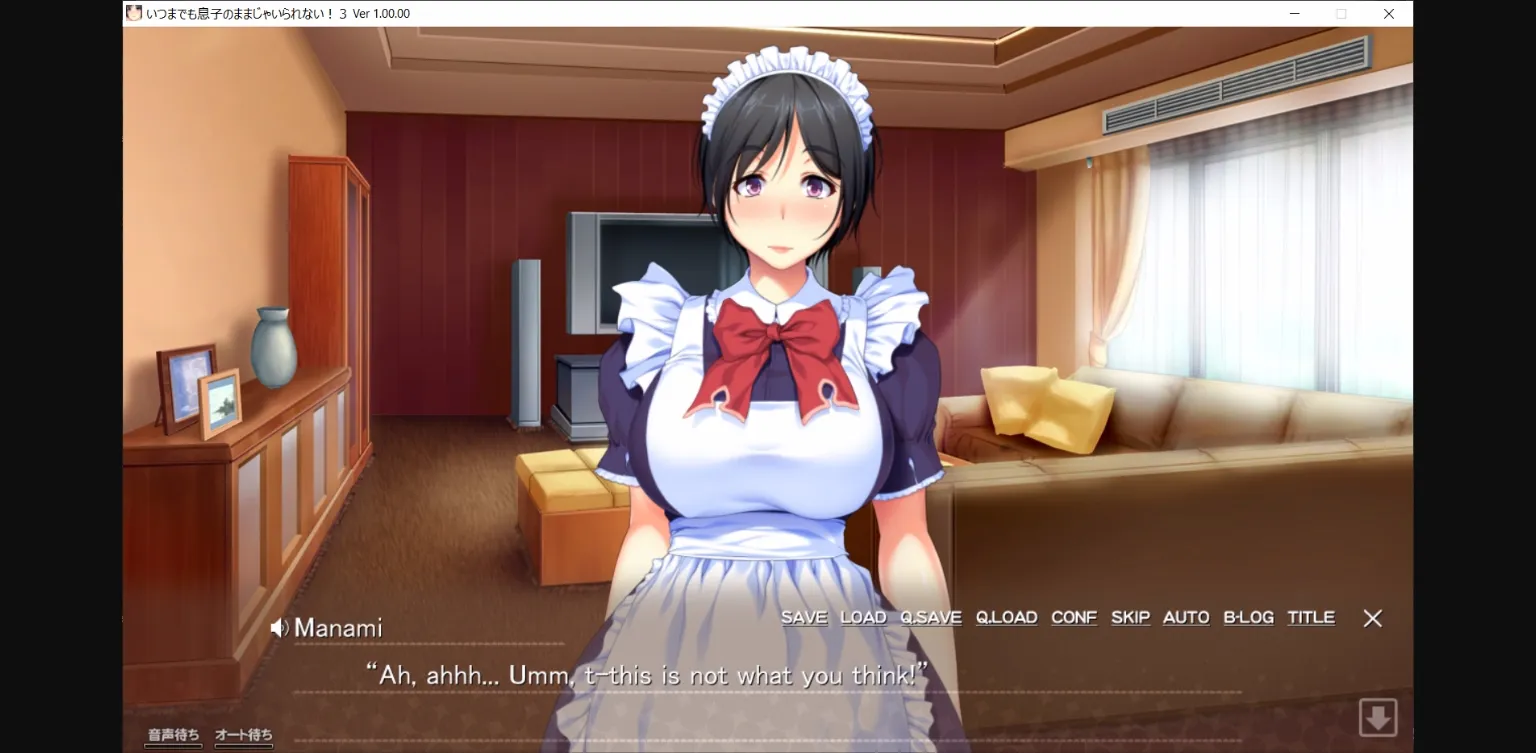Toggle the オート待ち auto-wait option

(x=243, y=734)
